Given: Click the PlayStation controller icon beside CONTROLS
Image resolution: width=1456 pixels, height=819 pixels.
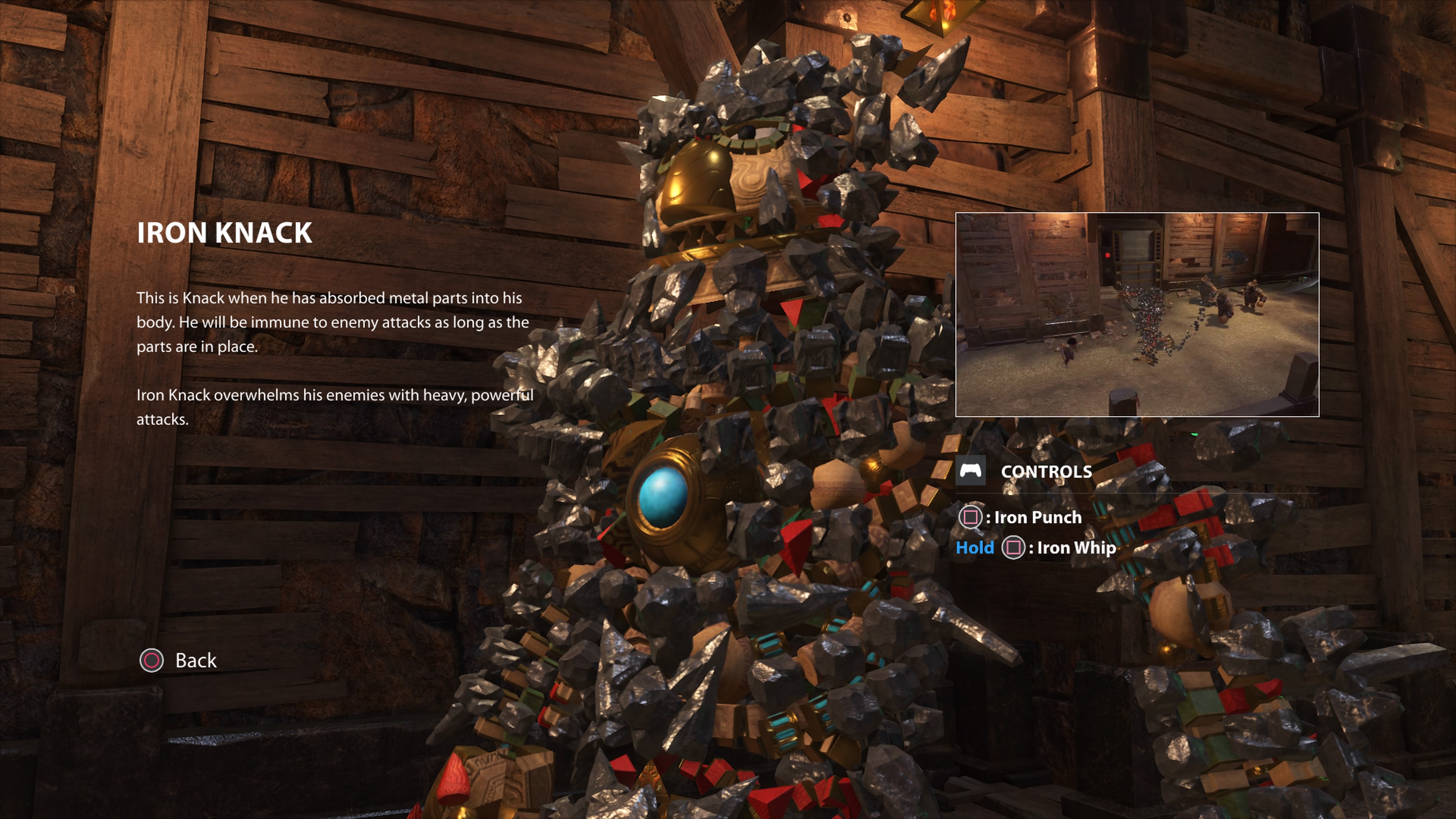Looking at the screenshot, I should (x=971, y=471).
